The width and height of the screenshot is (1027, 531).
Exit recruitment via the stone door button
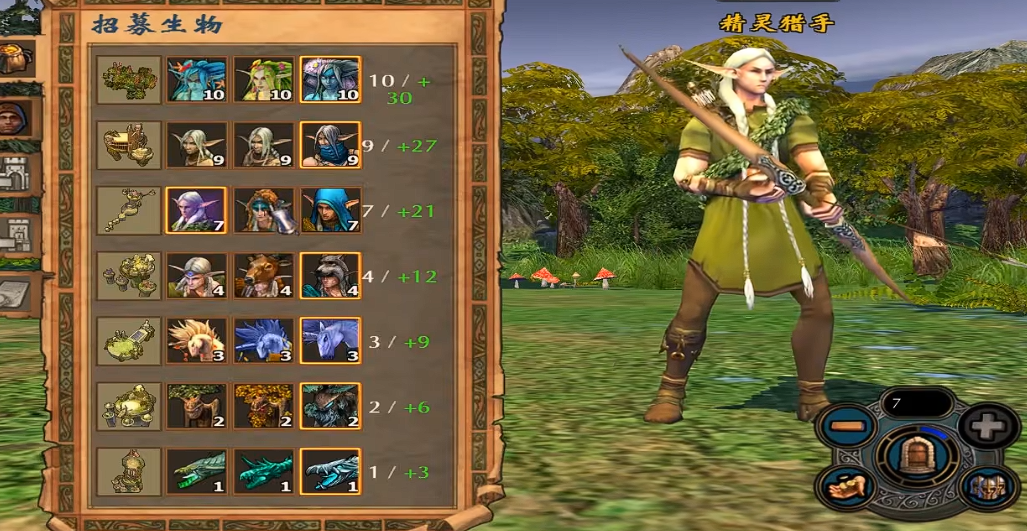pyautogui.click(x=916, y=458)
